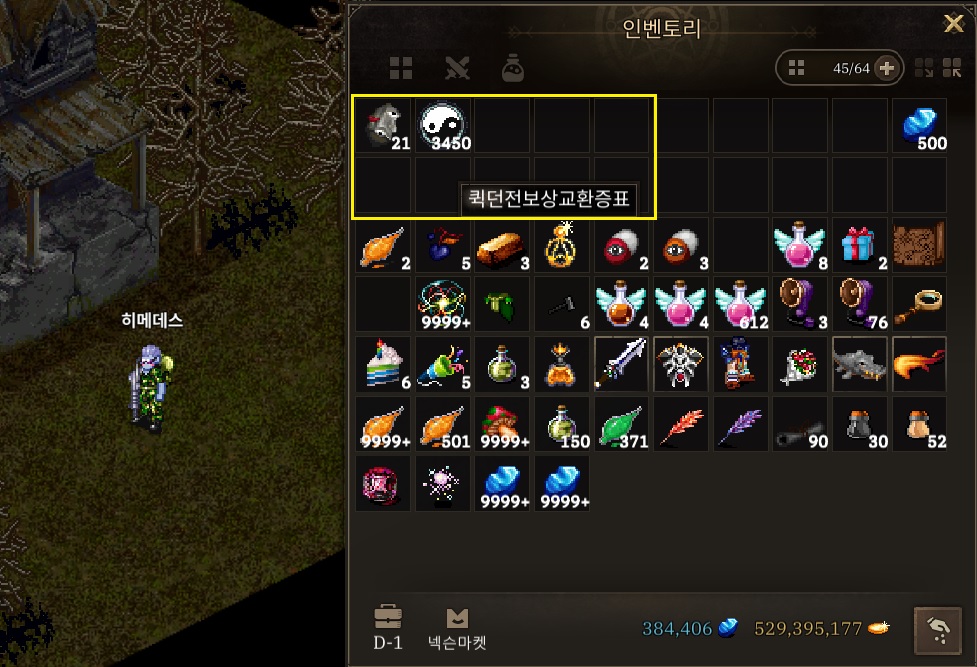Select the blue gift box item
The height and width of the screenshot is (667, 977).
(x=859, y=244)
